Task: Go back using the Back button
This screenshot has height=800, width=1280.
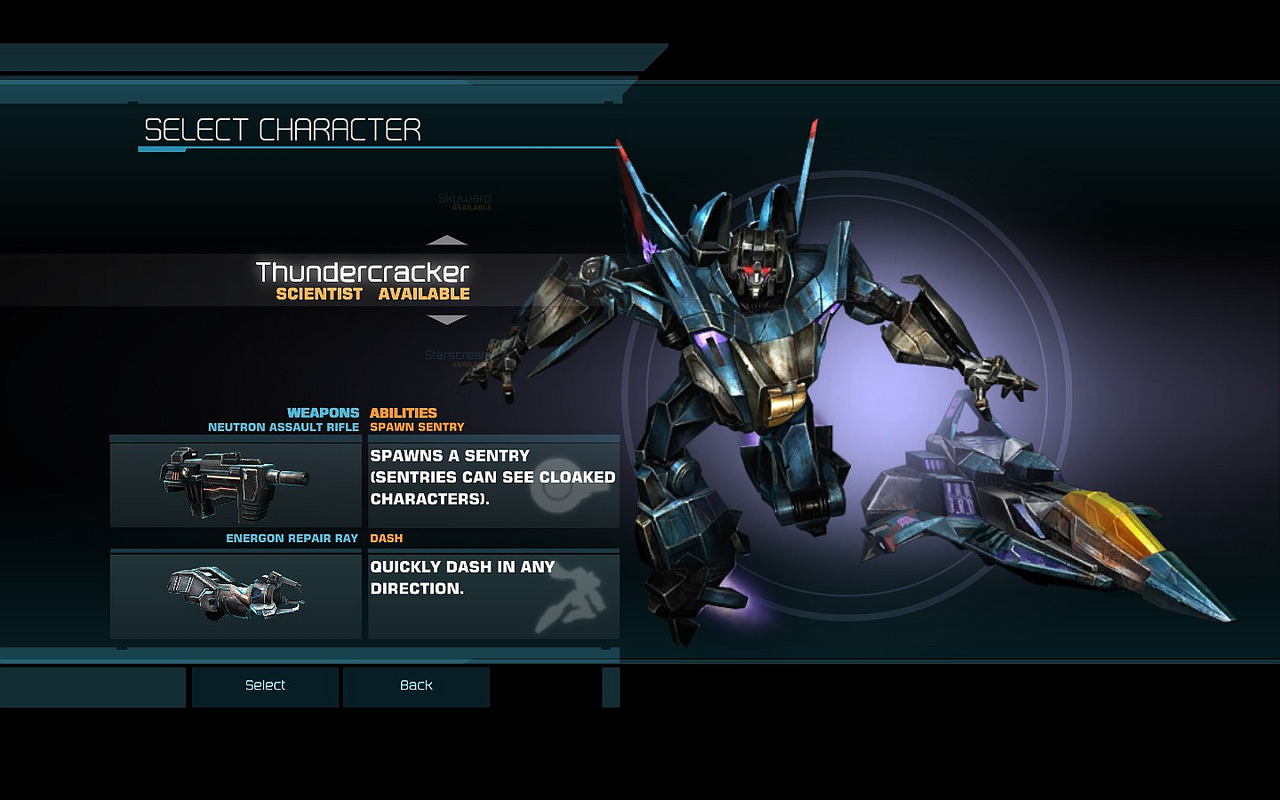Action: tap(416, 686)
